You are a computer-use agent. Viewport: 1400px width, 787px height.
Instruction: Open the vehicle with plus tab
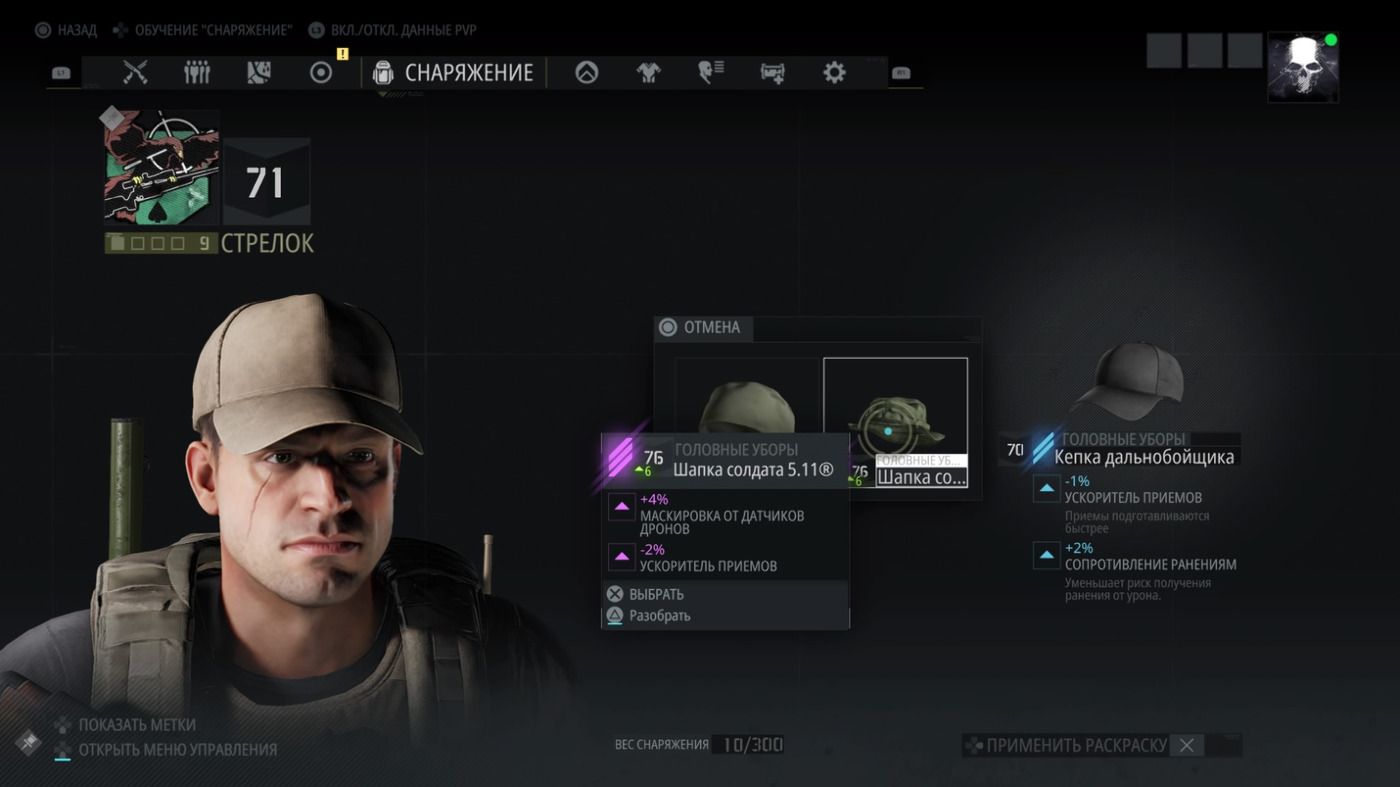pyautogui.click(x=772, y=72)
